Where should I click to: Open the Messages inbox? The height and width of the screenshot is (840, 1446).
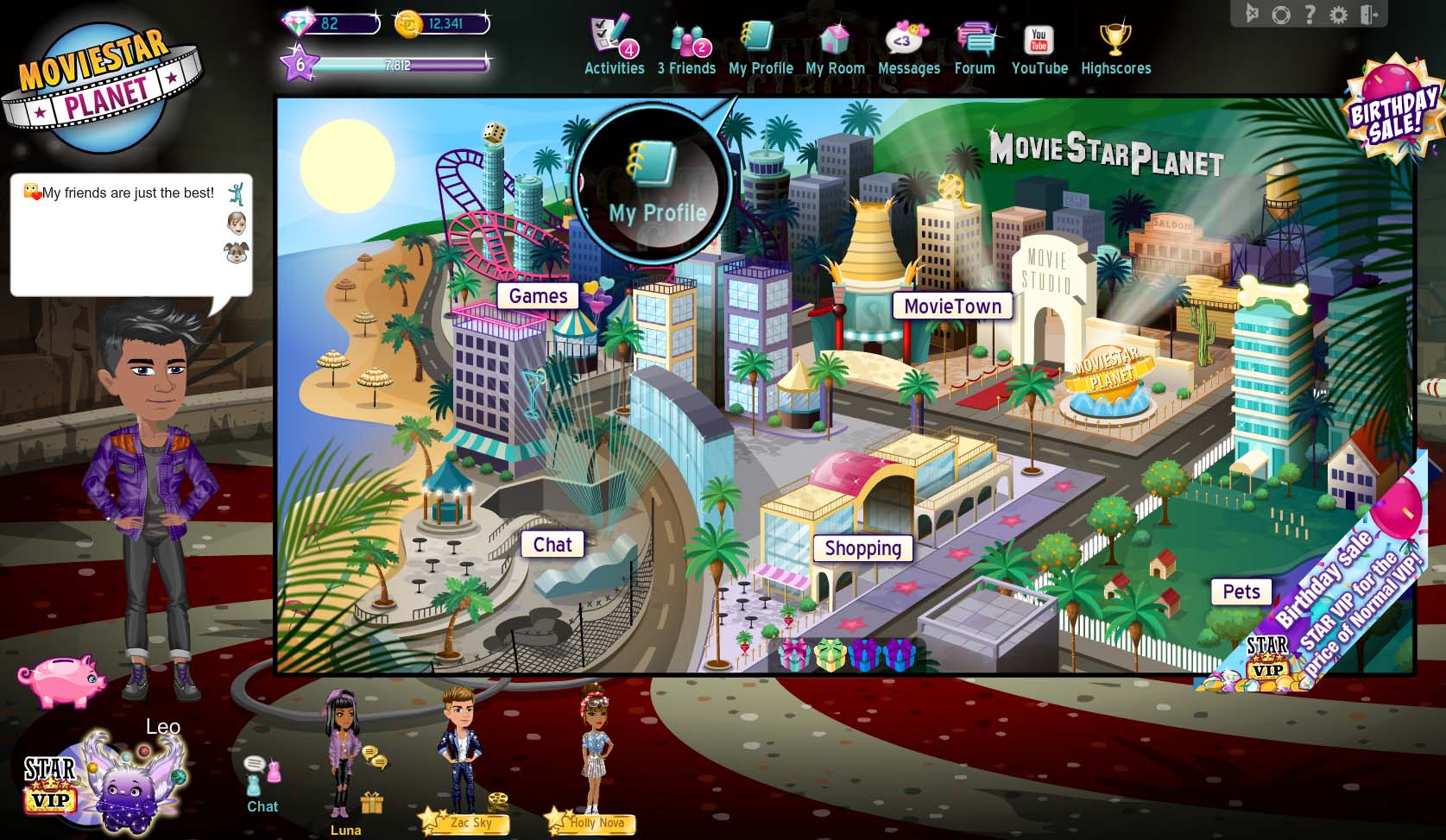908,49
